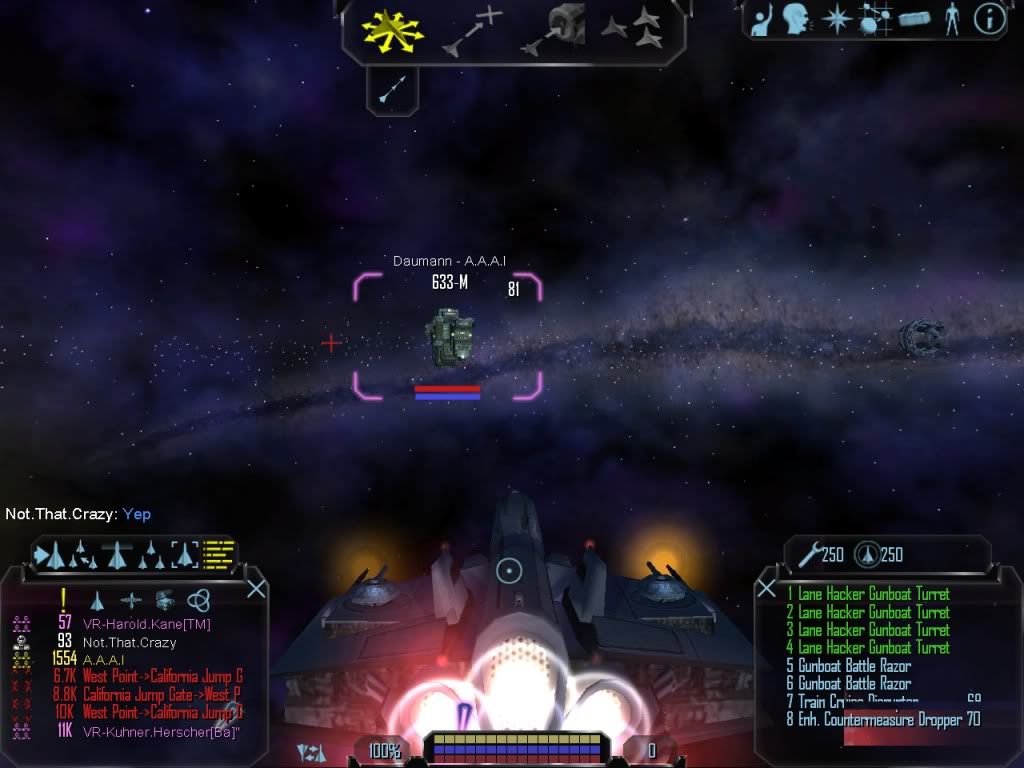The width and height of the screenshot is (1024, 768).
Task: Open the Reputation standing-figure icon
Action: pos(951,20)
